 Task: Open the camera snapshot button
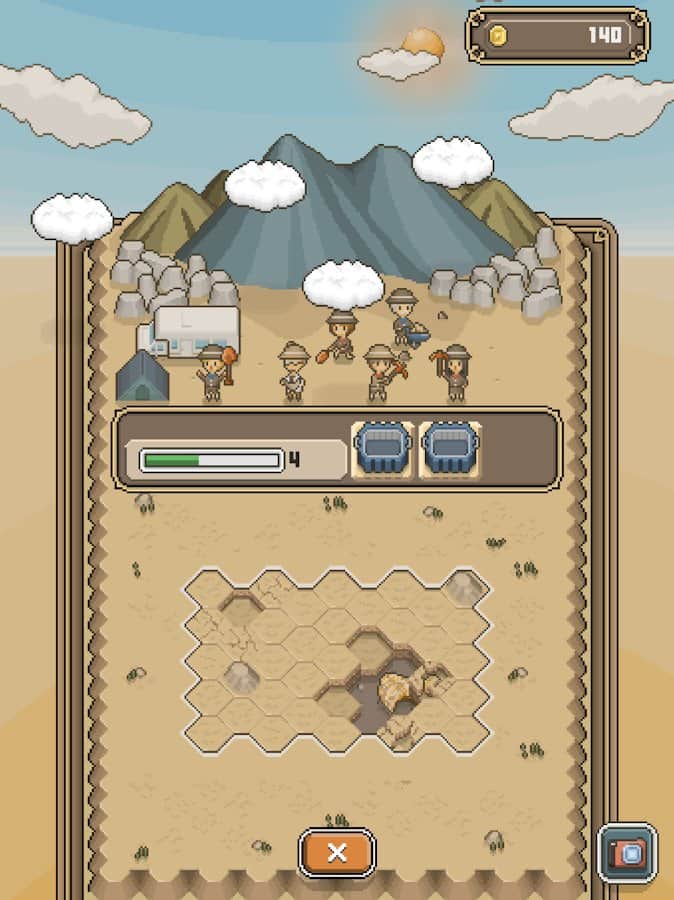point(627,853)
